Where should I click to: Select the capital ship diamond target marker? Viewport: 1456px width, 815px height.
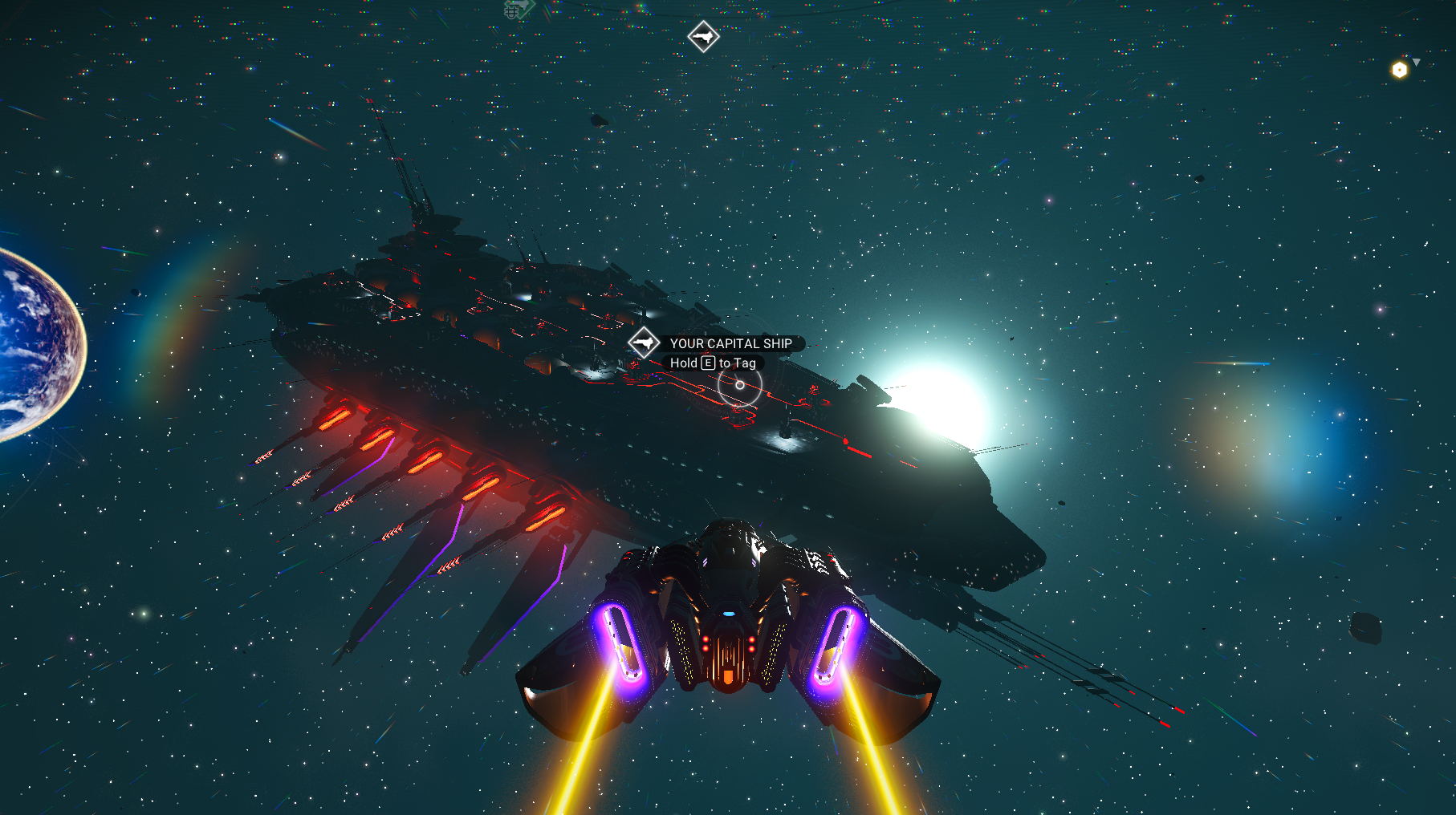pos(644,343)
